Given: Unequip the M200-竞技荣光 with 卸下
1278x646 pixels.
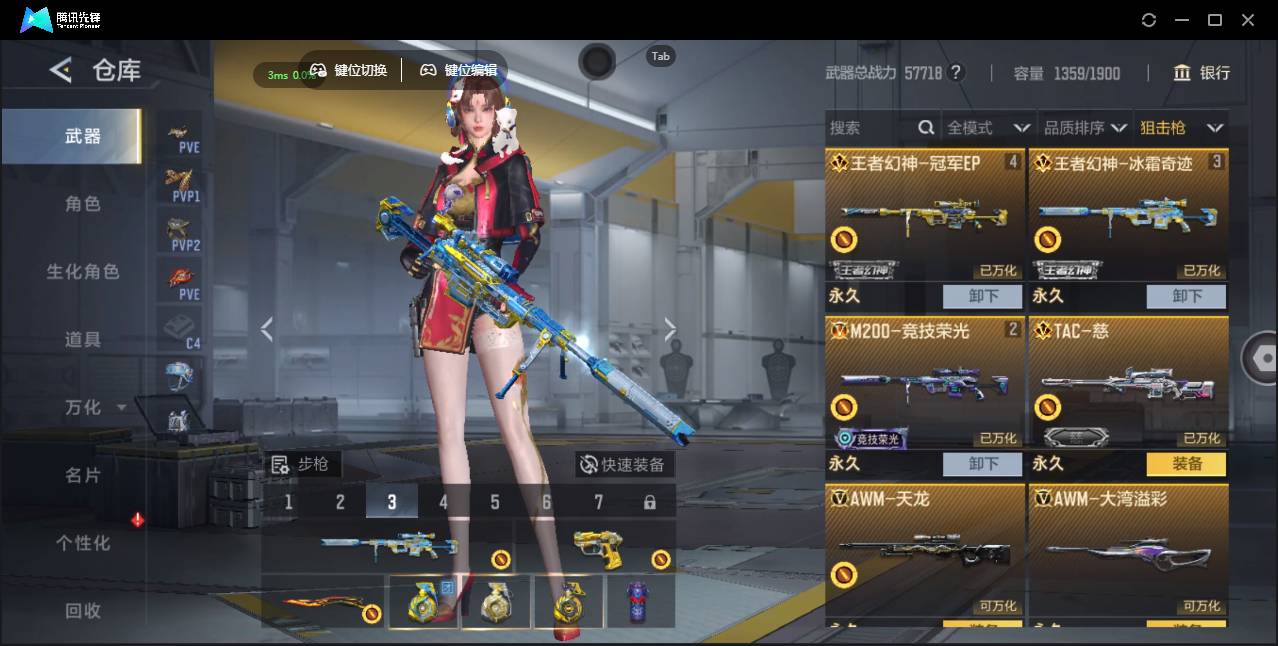Looking at the screenshot, I should click(x=983, y=464).
